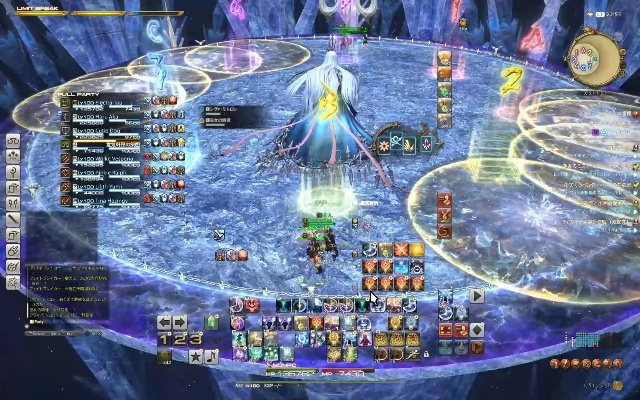Click the grey play-arrow button
Viewport: 640px width, 400px height.
[477, 296]
